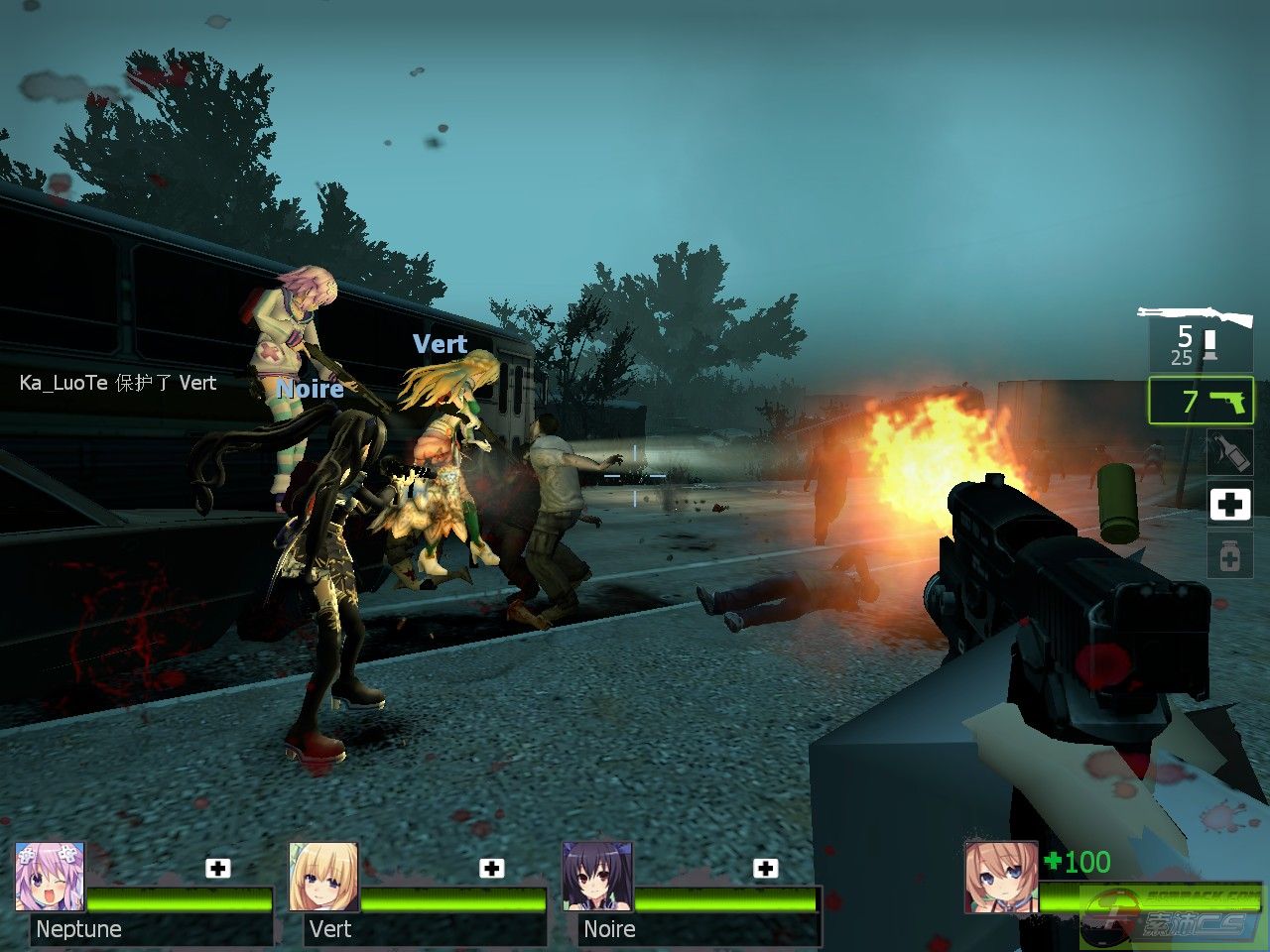Click Neptune's teammate portrait
1270x952 pixels.
[x=50, y=877]
